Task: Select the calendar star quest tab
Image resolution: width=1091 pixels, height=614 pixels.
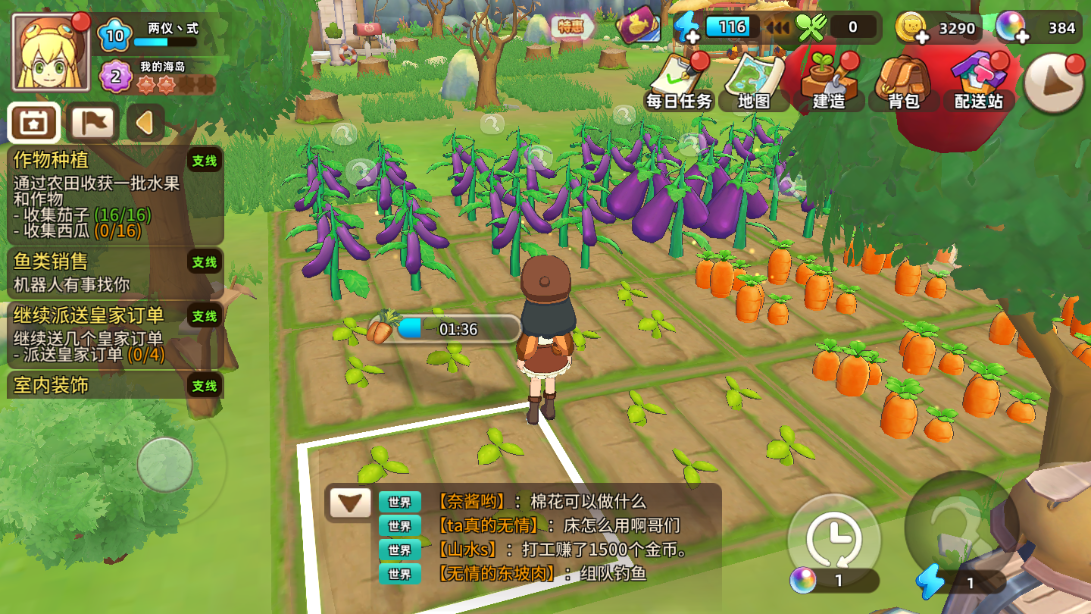Action: (x=34, y=124)
